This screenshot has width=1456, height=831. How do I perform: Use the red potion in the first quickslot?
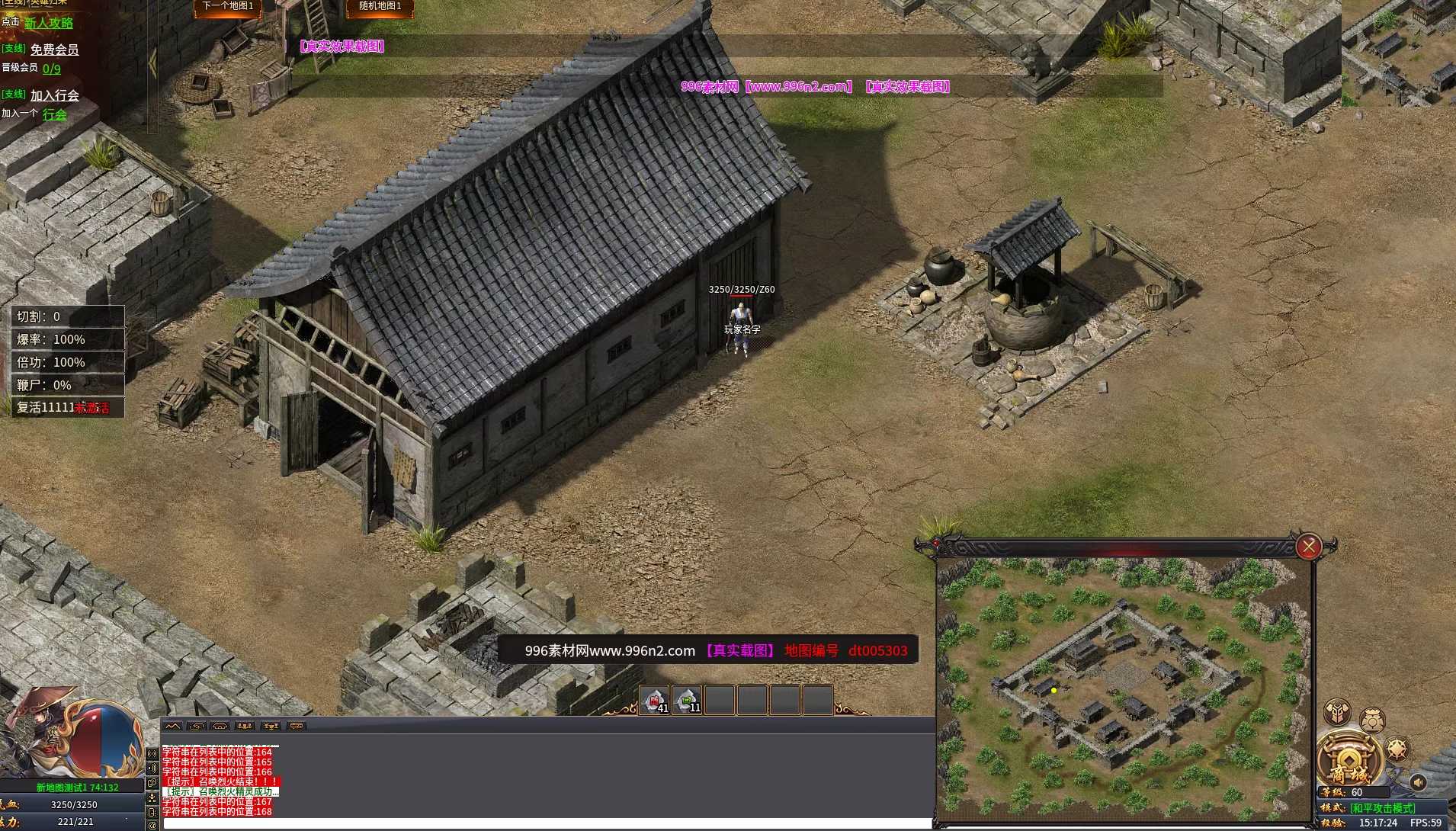[x=654, y=698]
